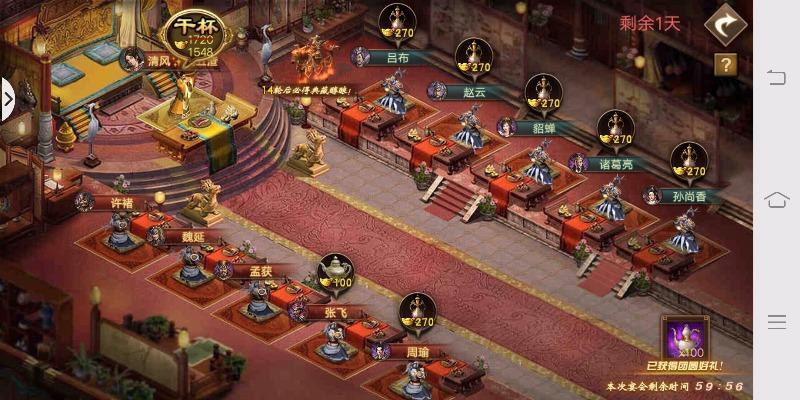This screenshot has height=400, width=800.
Task: Click the wine bubble above 貂蝉
Action: tap(543, 94)
